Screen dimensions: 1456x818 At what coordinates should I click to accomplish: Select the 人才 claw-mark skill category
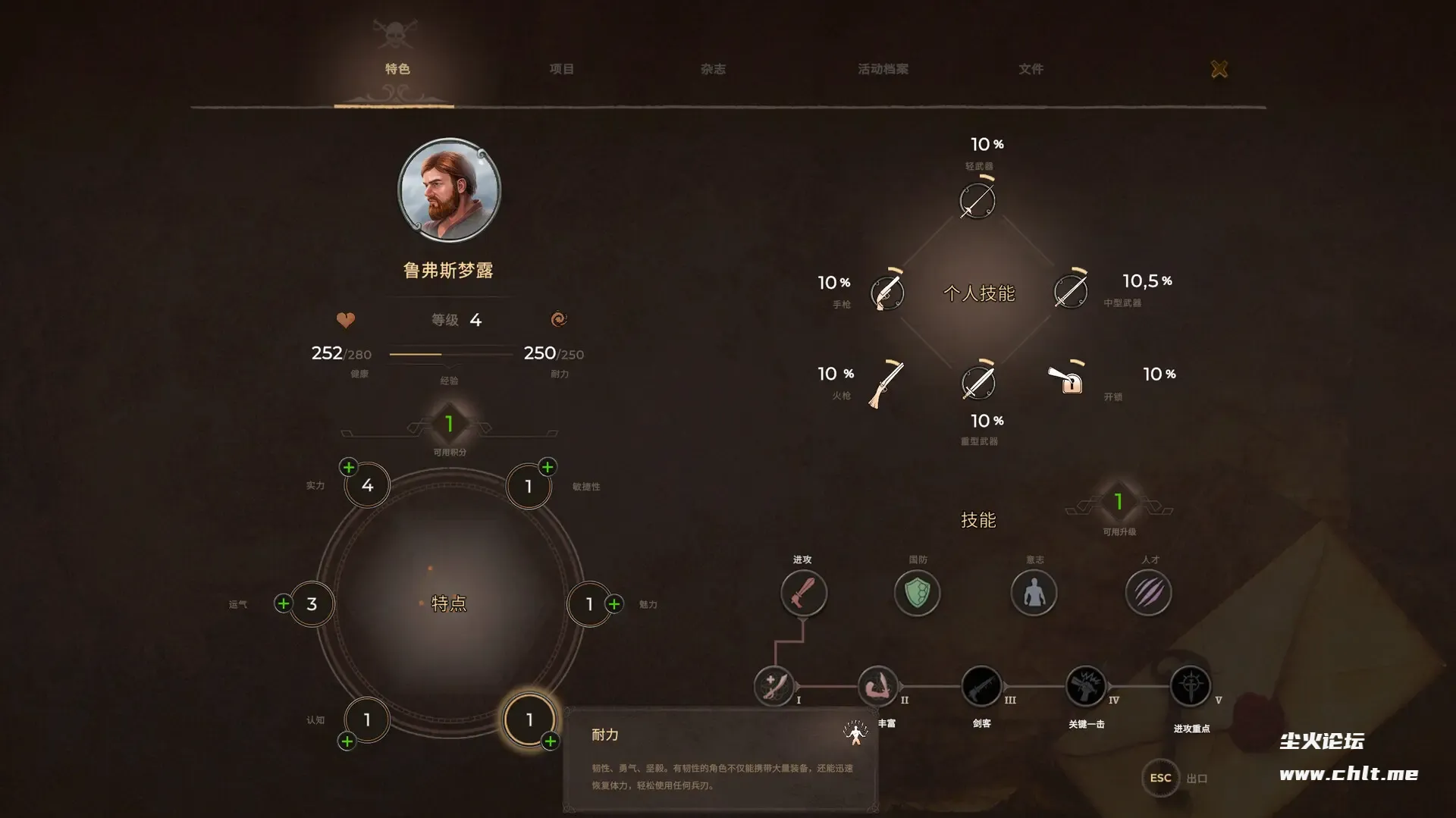1149,592
